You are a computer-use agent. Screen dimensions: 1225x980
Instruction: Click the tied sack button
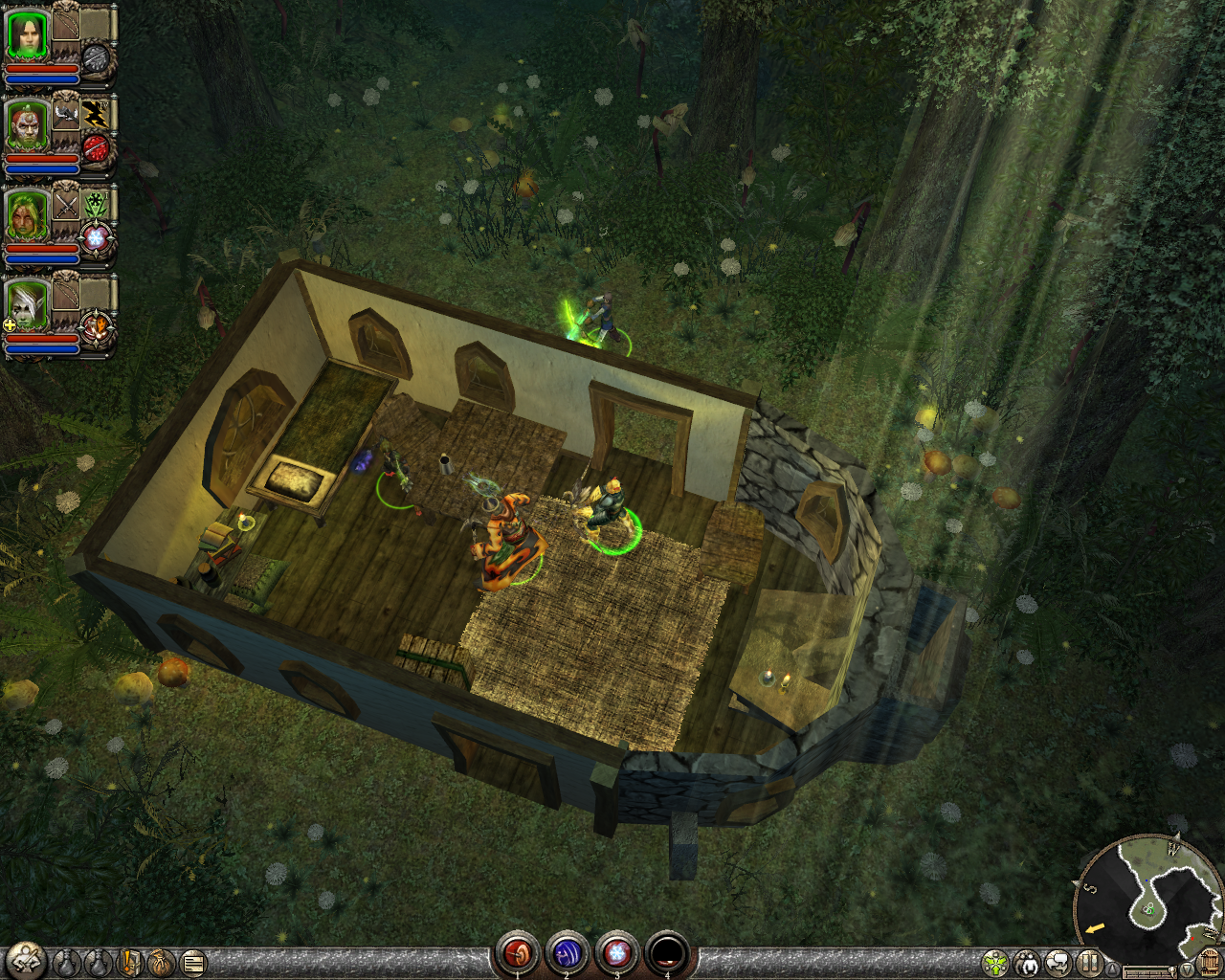(x=162, y=962)
